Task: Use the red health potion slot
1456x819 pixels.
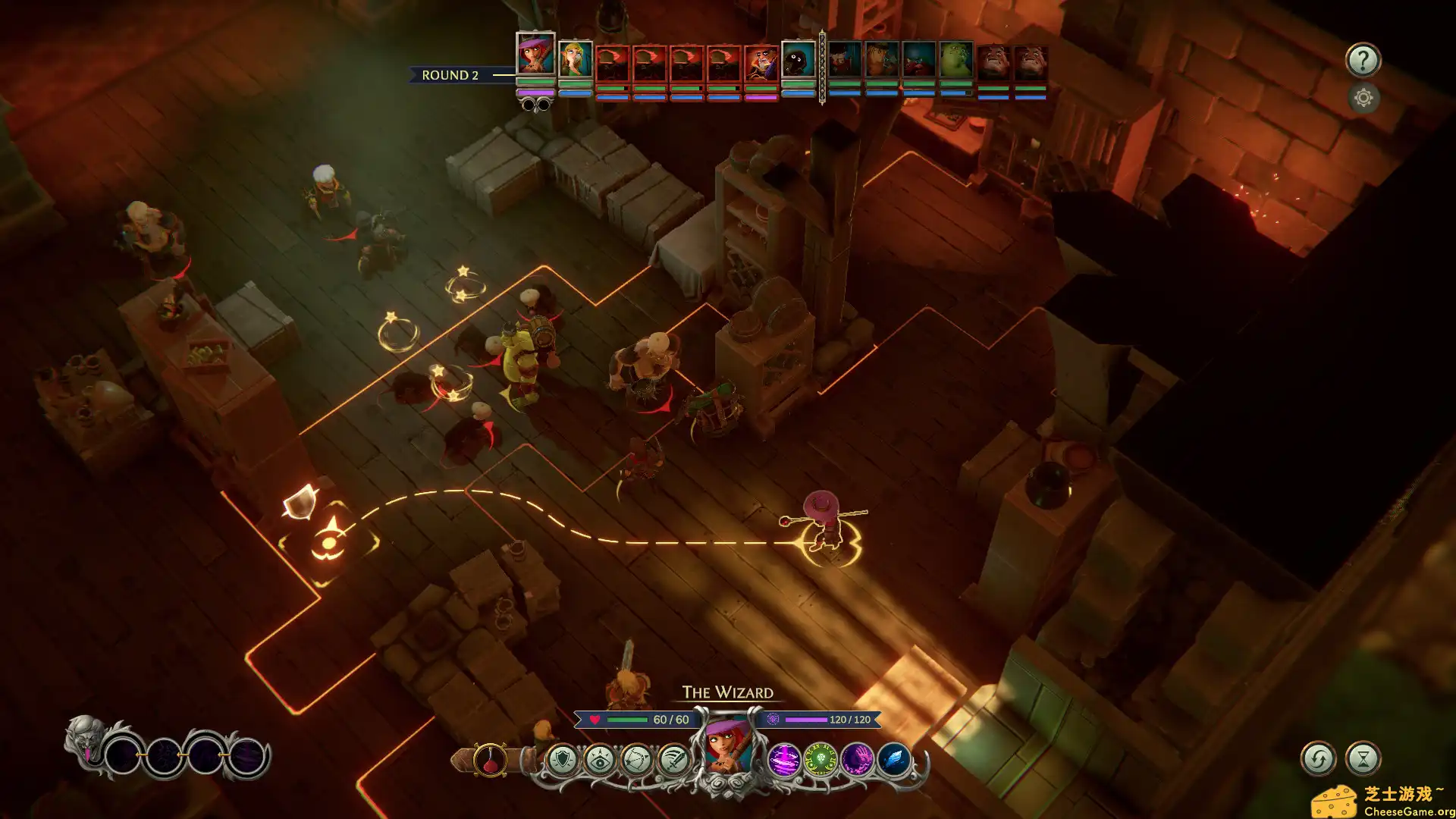Action: [490, 760]
